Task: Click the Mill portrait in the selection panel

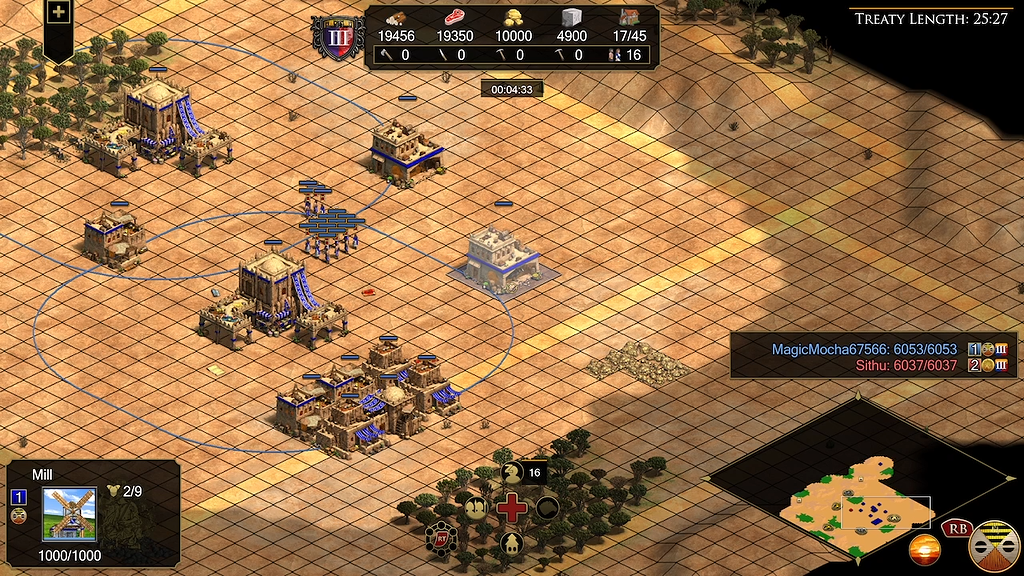Action: tap(68, 514)
